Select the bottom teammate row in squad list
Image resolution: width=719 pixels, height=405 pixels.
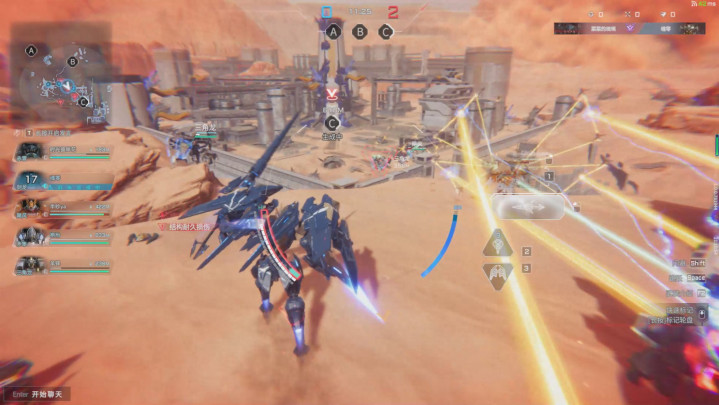[62, 266]
